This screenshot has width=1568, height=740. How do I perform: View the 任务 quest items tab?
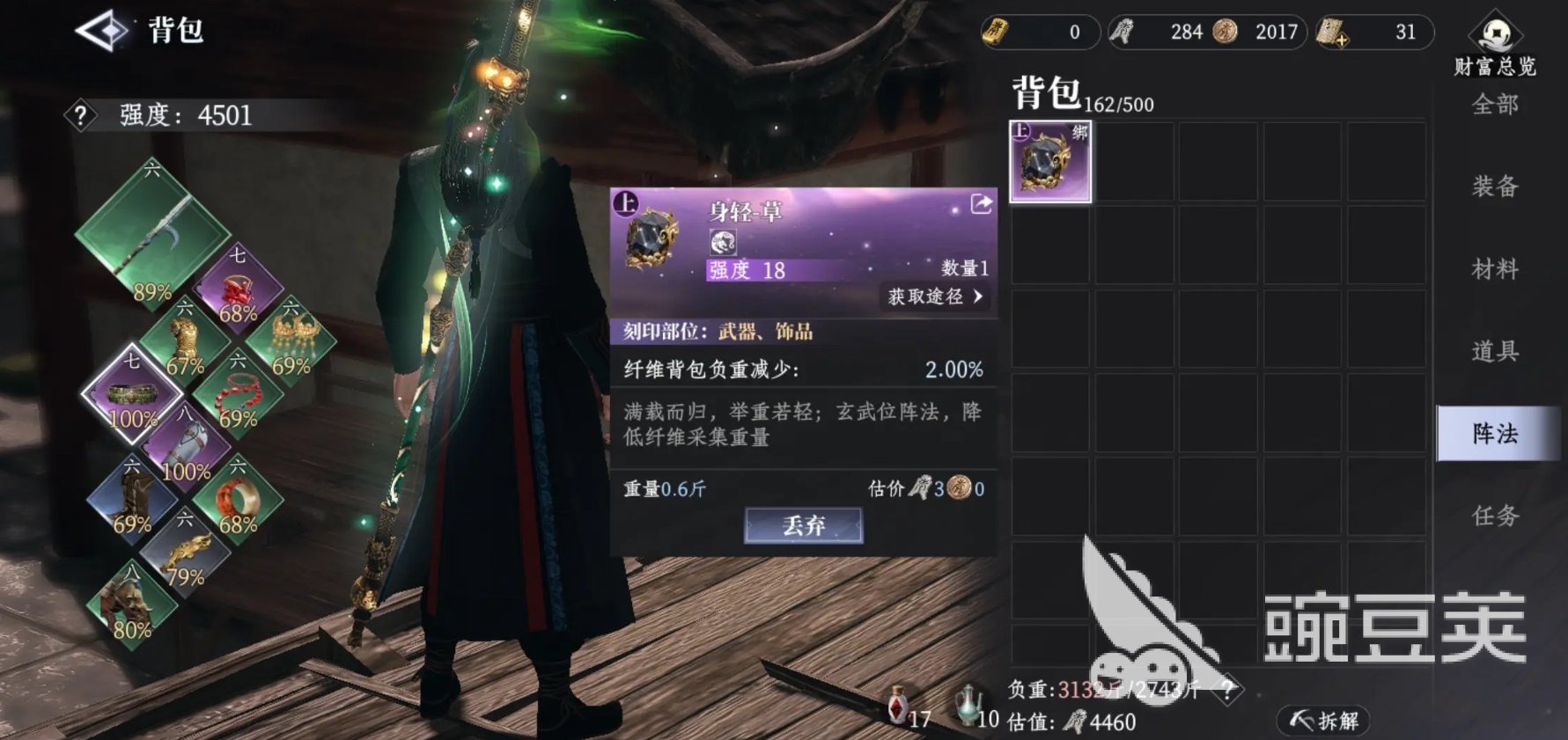1494,516
